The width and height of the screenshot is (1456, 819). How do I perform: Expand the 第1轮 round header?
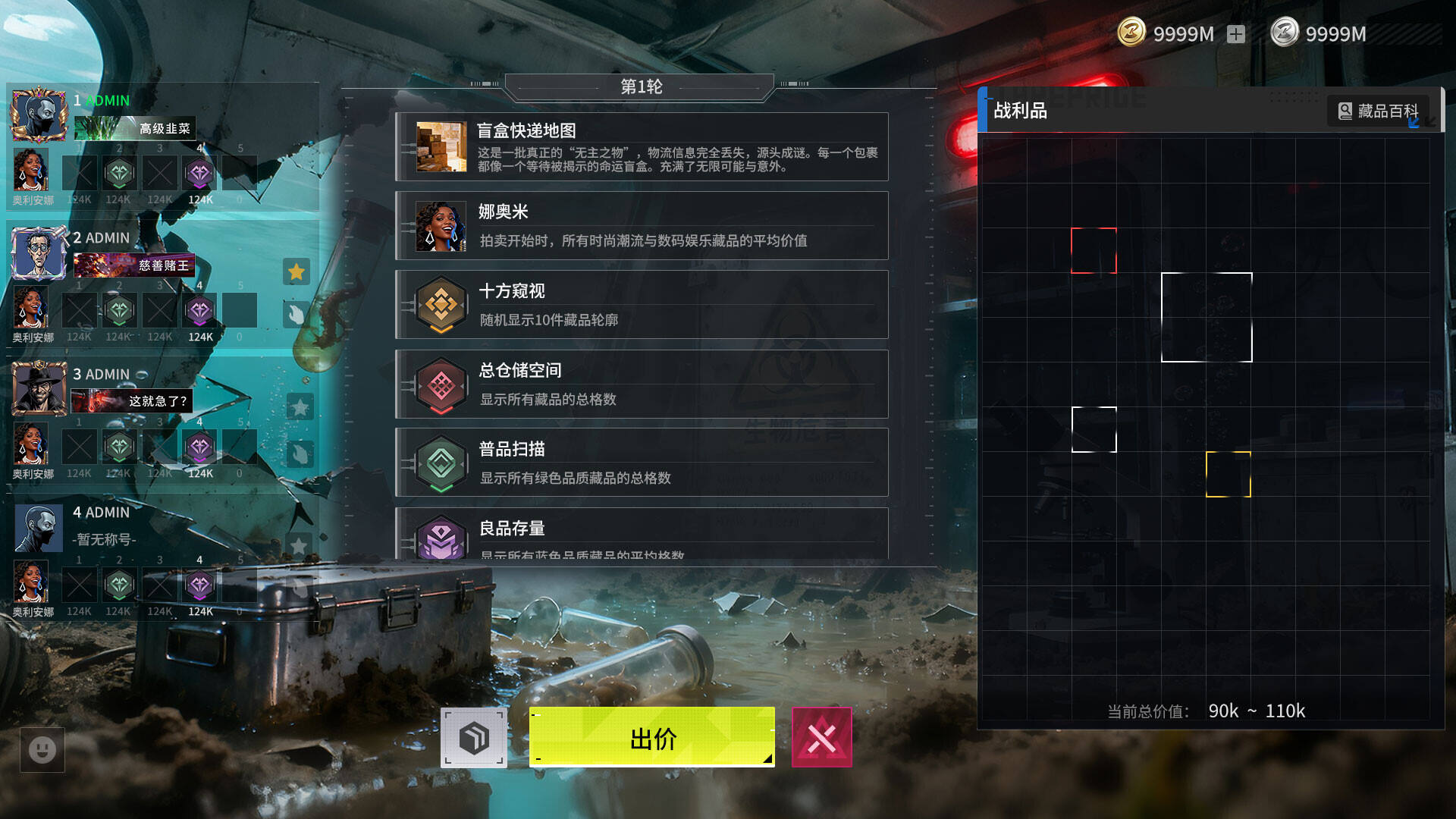641,86
